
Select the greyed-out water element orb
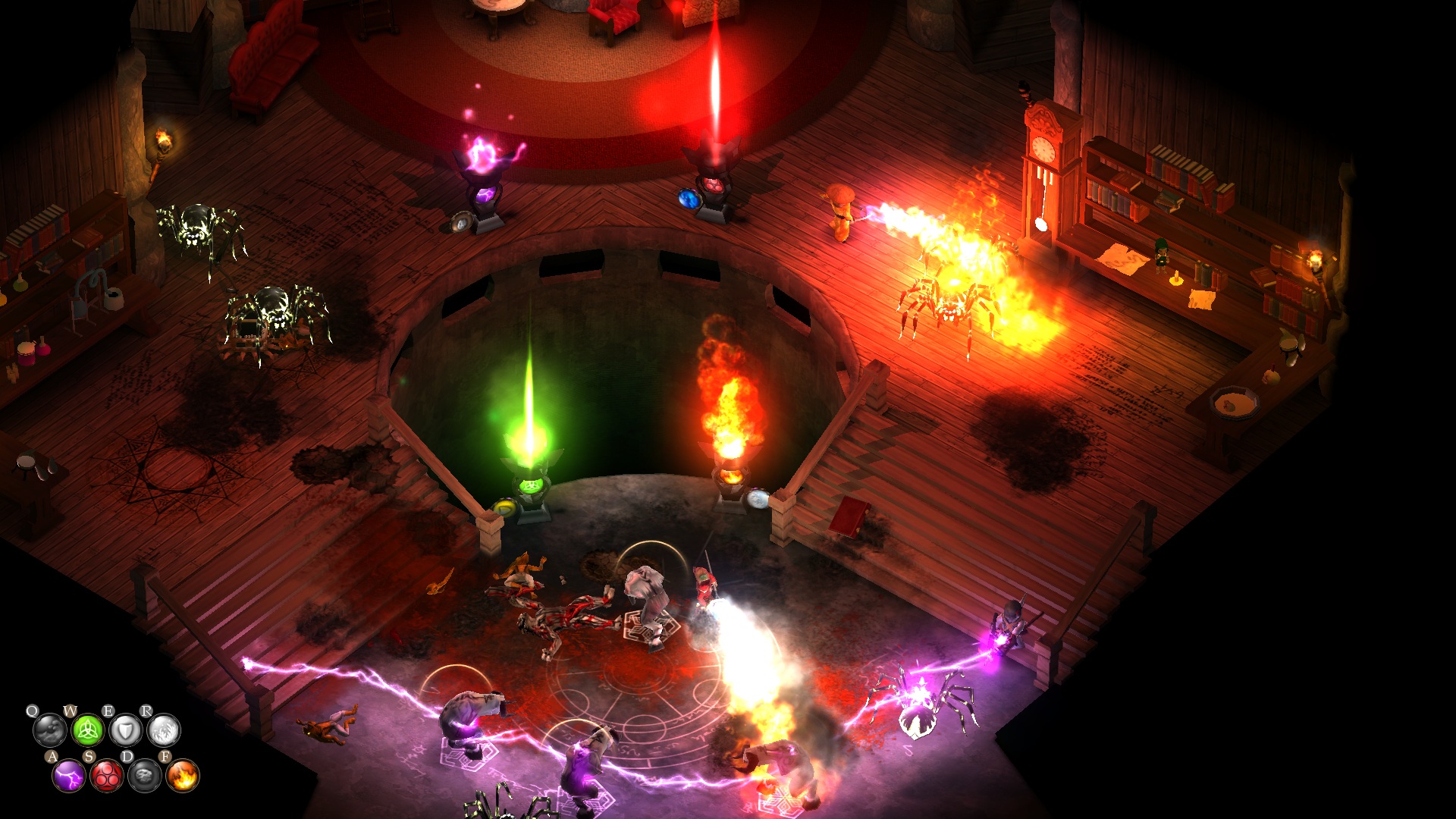49,731
